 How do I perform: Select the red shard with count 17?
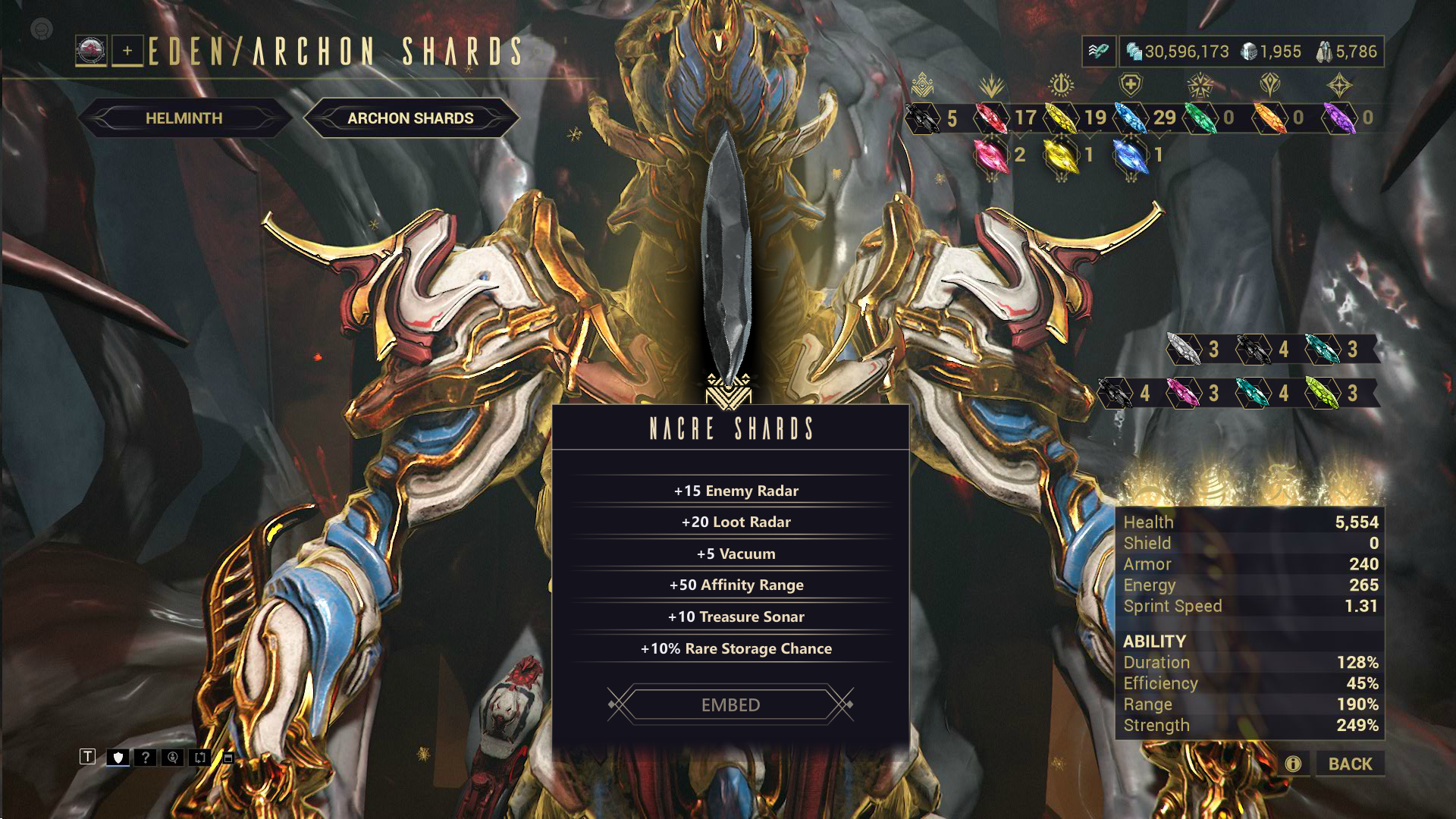click(989, 118)
